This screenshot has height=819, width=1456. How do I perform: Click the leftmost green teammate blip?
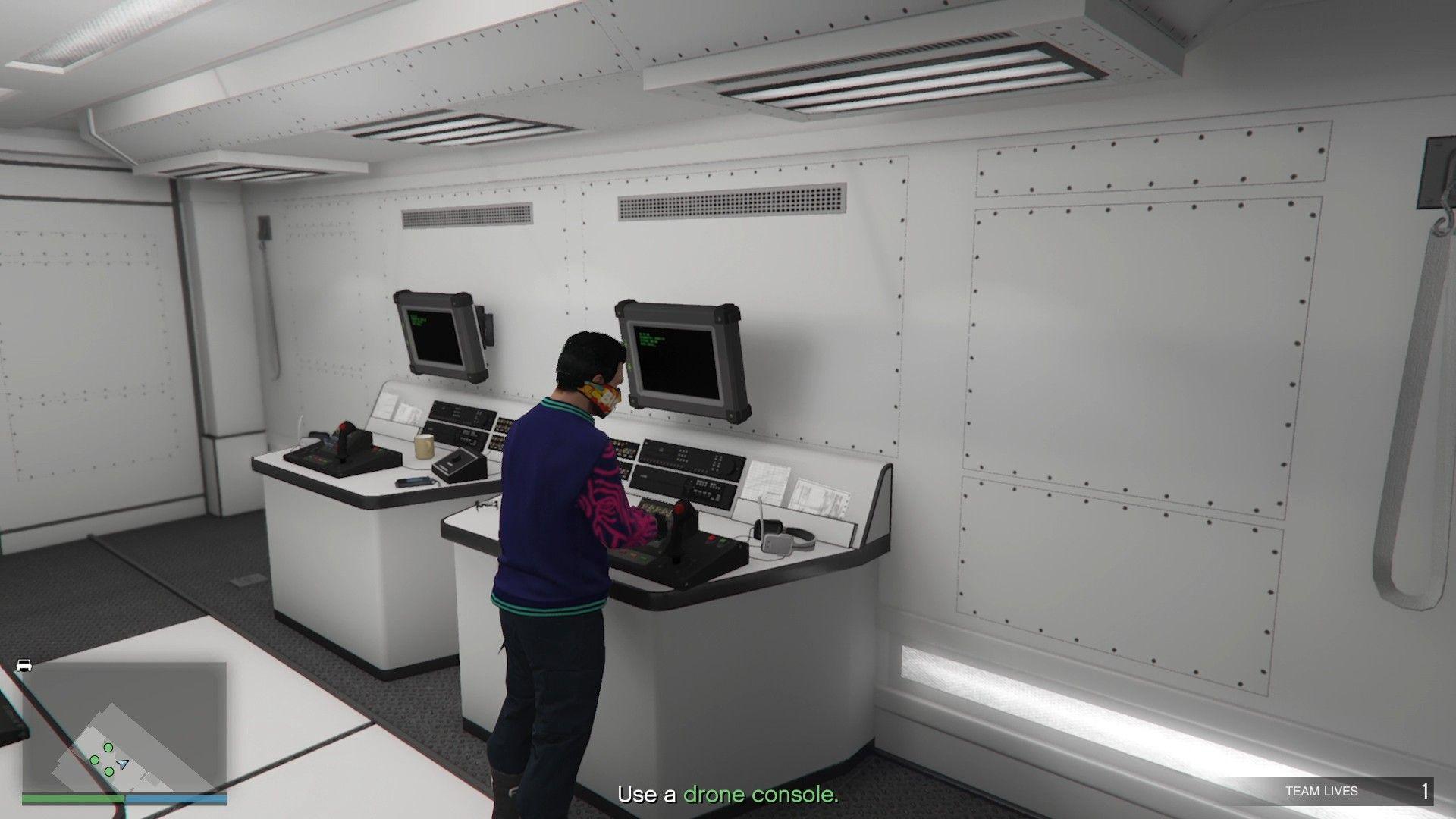click(x=95, y=760)
